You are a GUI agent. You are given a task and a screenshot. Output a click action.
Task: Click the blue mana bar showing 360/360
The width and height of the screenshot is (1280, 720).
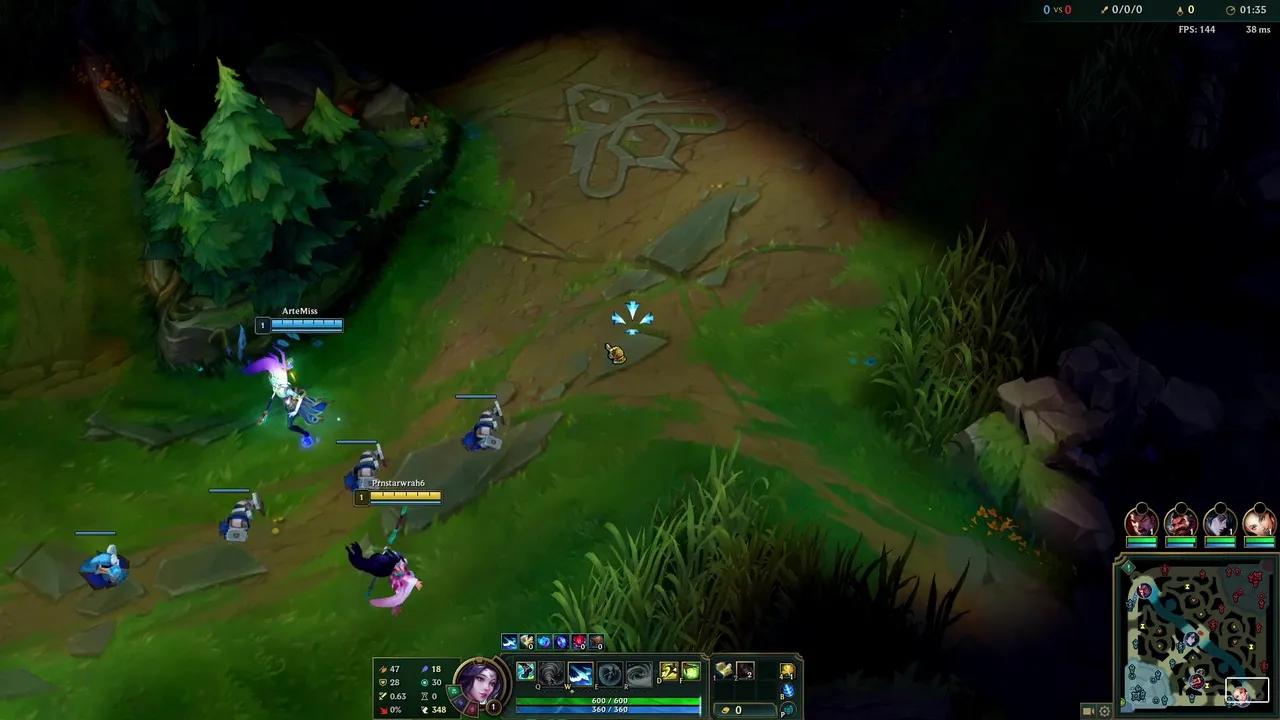pos(608,711)
